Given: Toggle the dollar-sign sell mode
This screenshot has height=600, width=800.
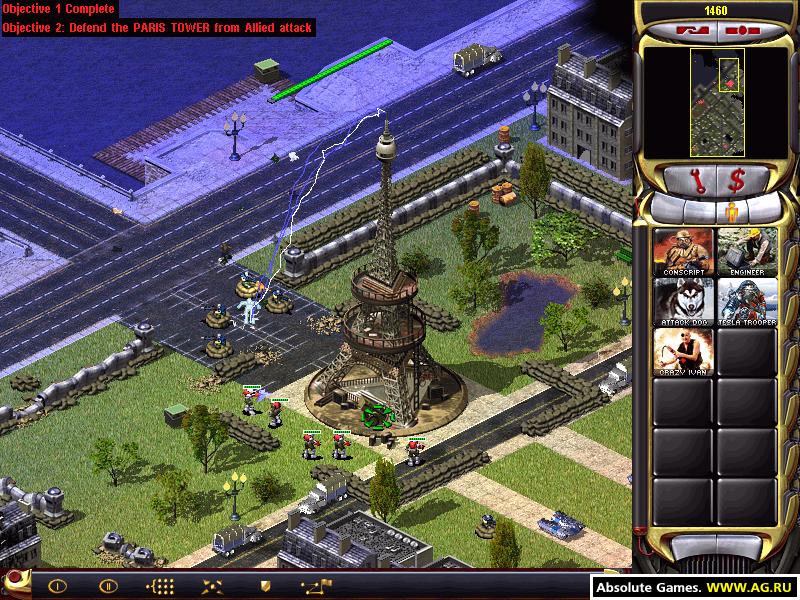Looking at the screenshot, I should 735,180.
